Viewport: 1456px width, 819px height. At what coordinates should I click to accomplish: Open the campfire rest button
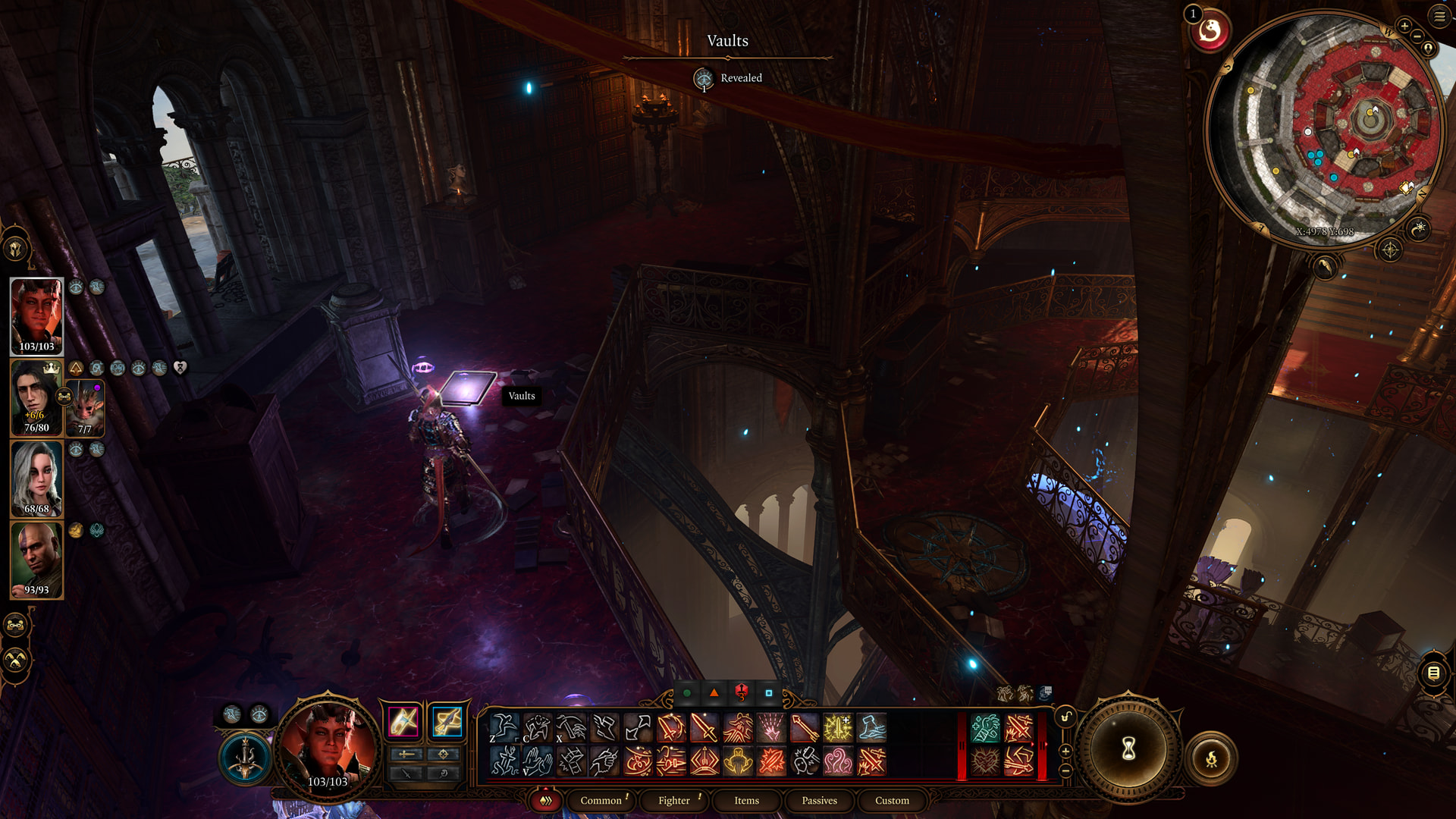pyautogui.click(x=1211, y=758)
